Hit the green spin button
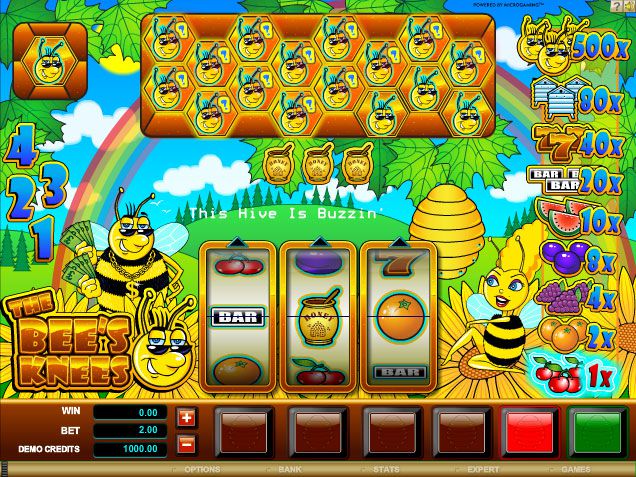The height and width of the screenshot is (477, 636). coord(597,431)
